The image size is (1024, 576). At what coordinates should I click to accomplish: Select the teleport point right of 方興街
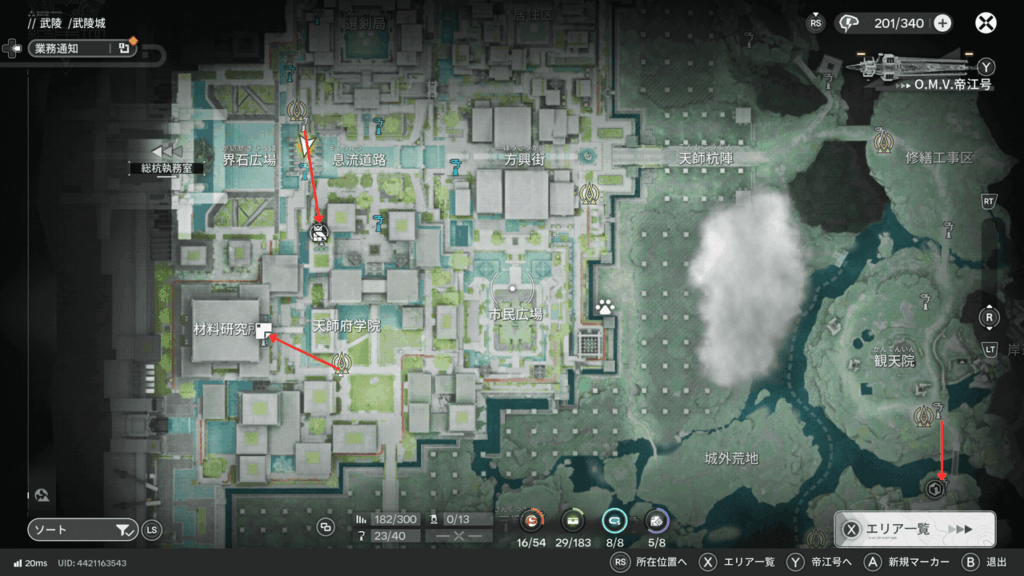[x=590, y=192]
